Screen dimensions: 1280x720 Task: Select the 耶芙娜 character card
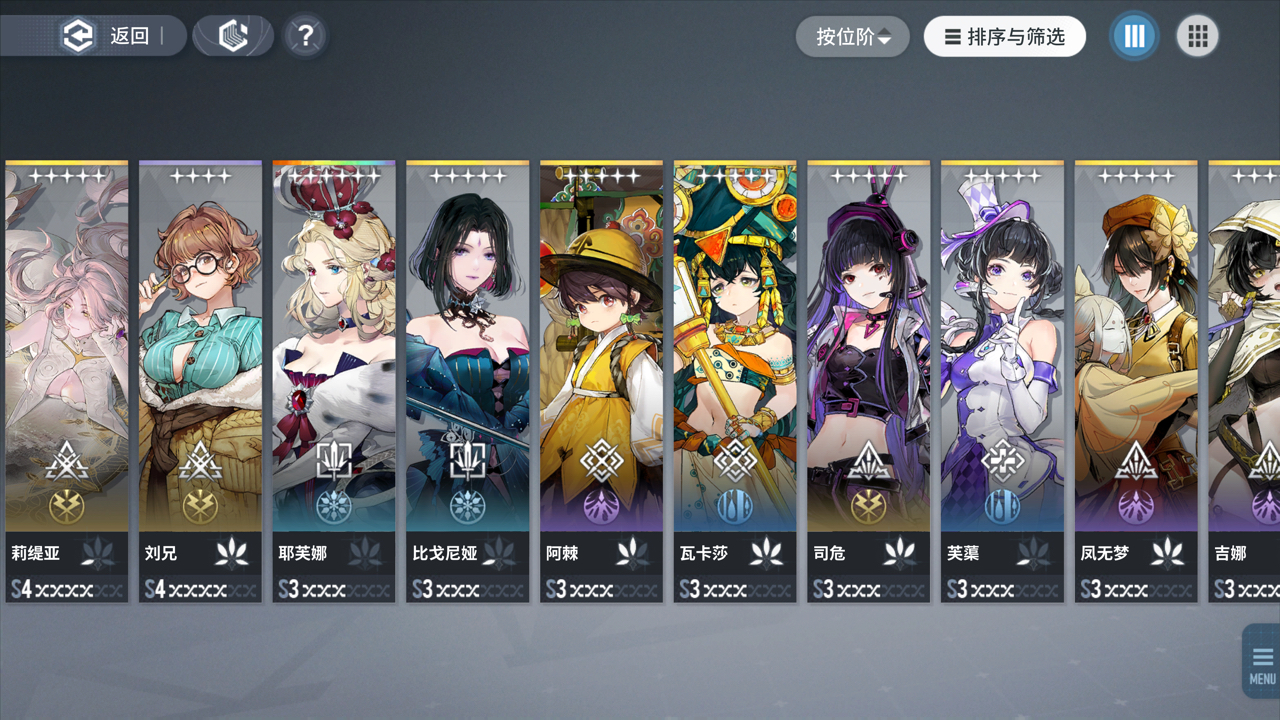[x=334, y=380]
